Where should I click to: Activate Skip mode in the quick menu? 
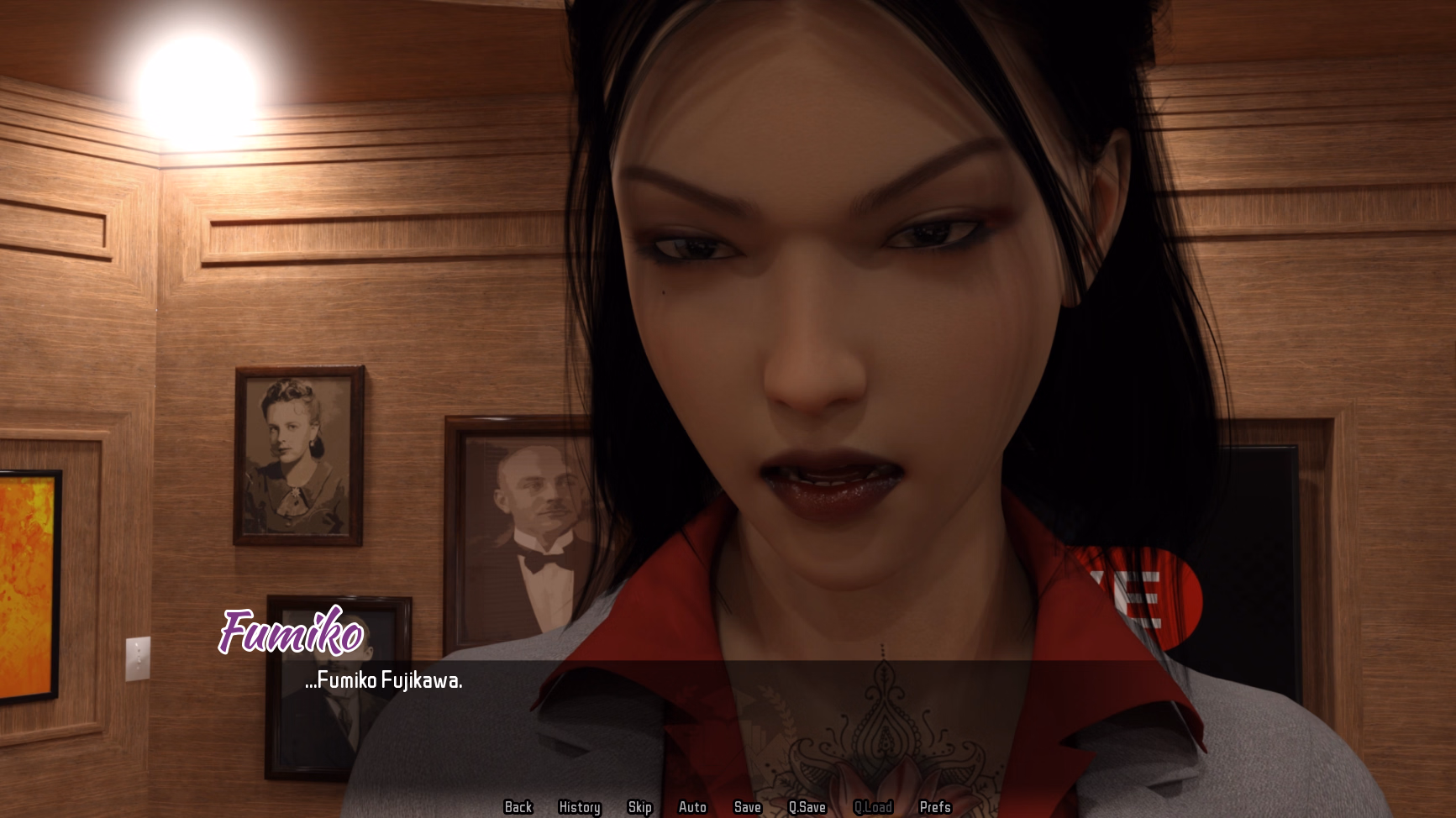click(639, 807)
